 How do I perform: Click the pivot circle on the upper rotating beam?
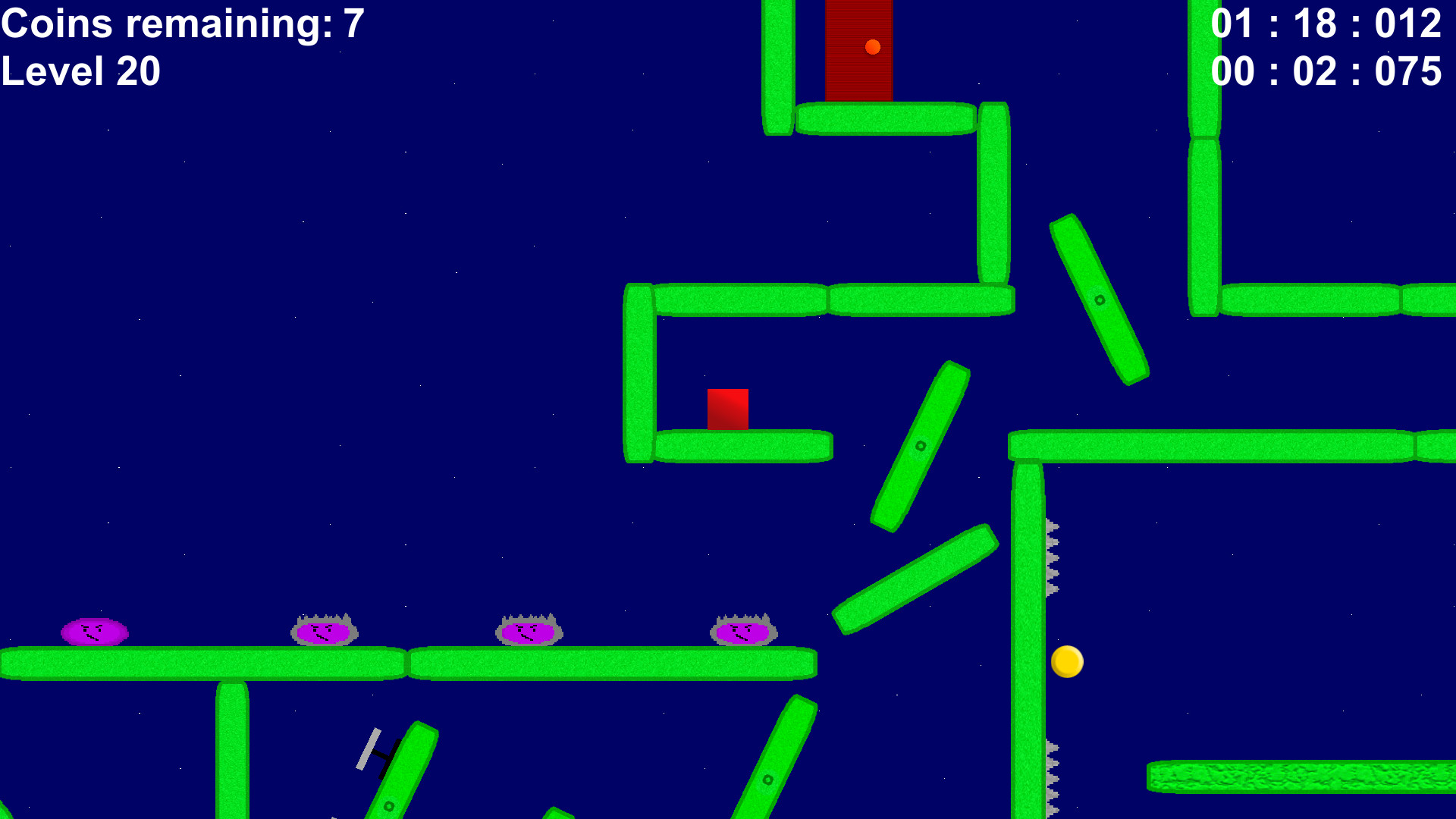point(1099,300)
